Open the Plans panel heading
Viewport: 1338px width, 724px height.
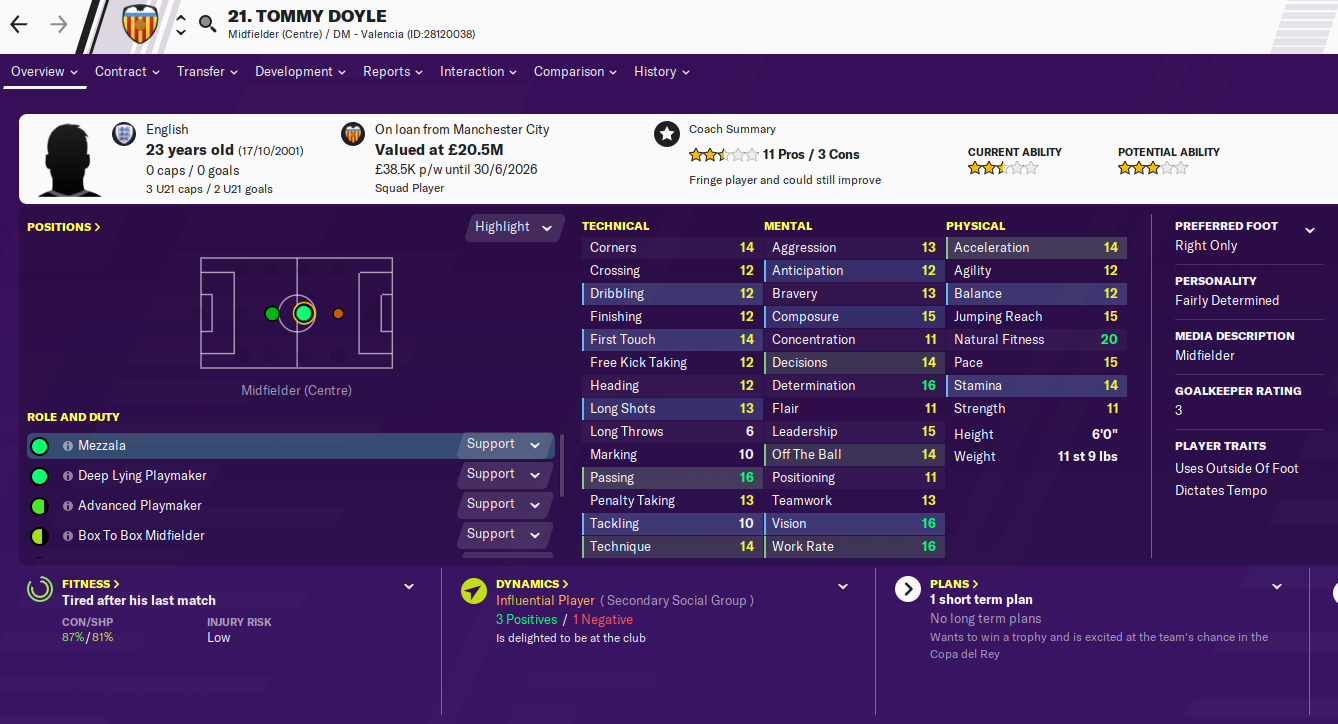pos(954,584)
